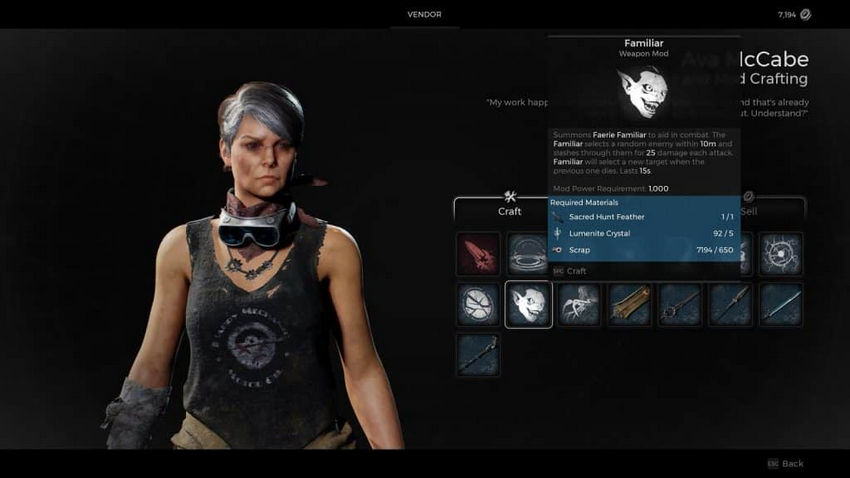Pick the cracked round shield mod slot
This screenshot has height=478, width=850.
pyautogui.click(x=478, y=304)
